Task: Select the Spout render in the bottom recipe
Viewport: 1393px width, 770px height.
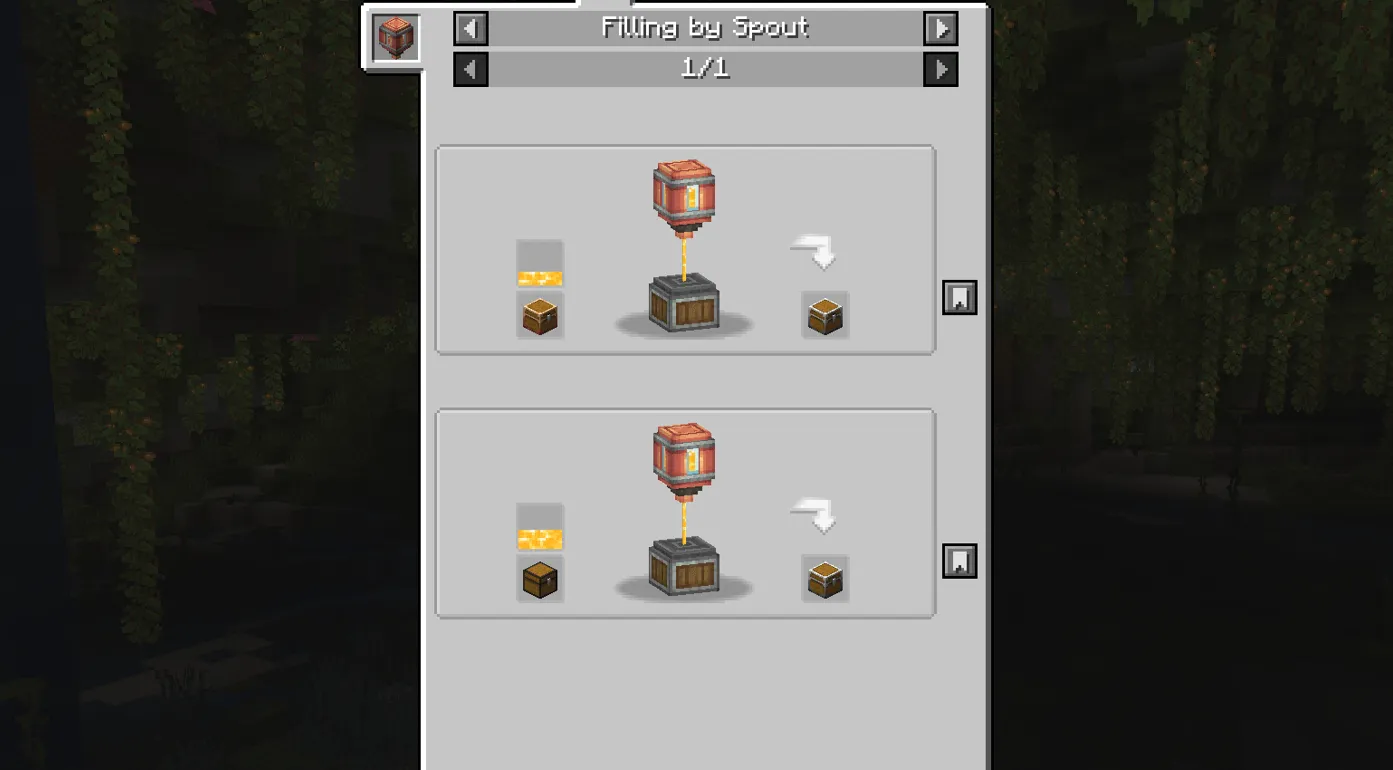Action: (x=683, y=460)
